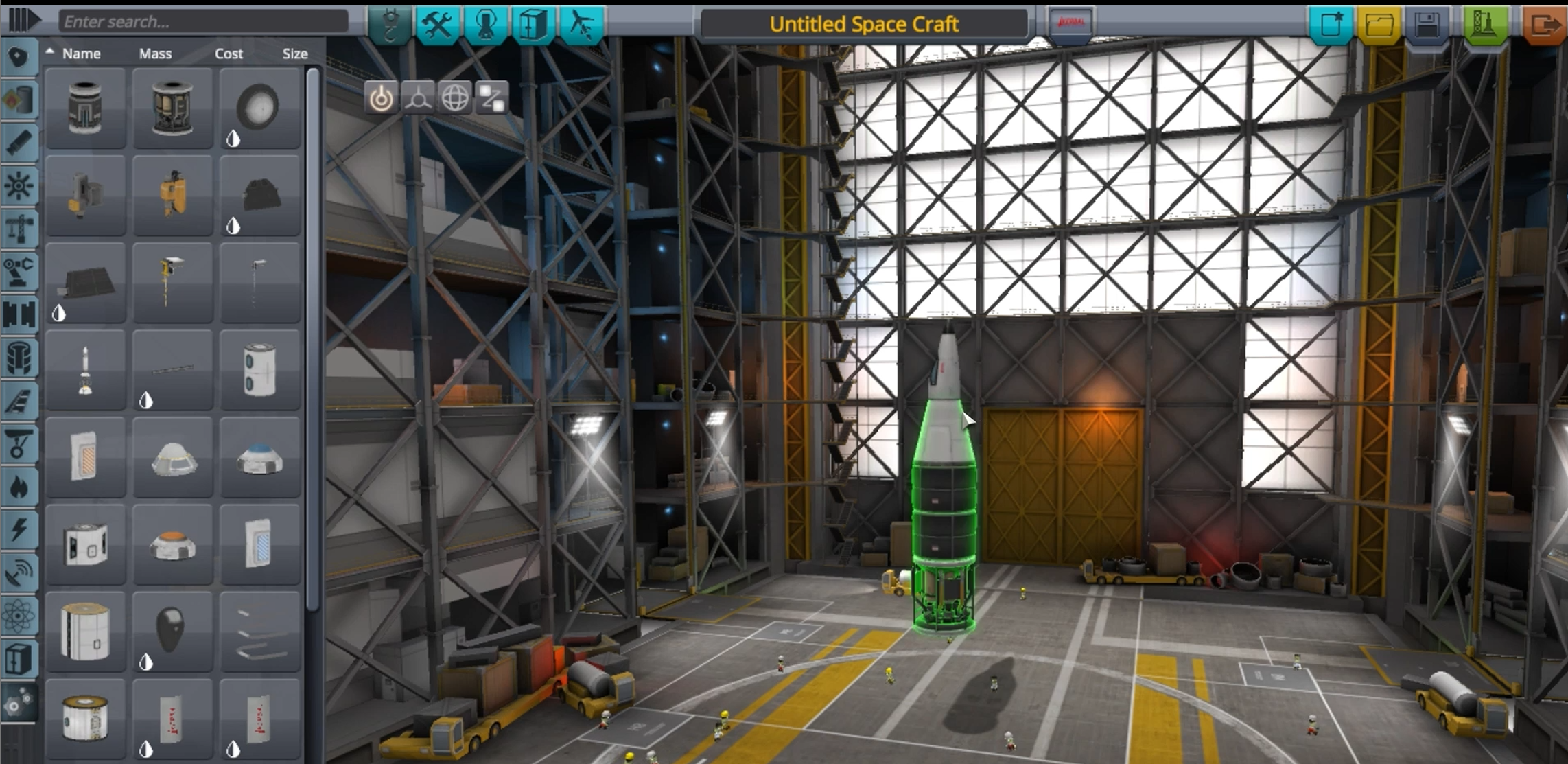Viewport: 1568px width, 764px height.
Task: Switch to the tools tab with hammer and wrench
Action: [x=438, y=23]
